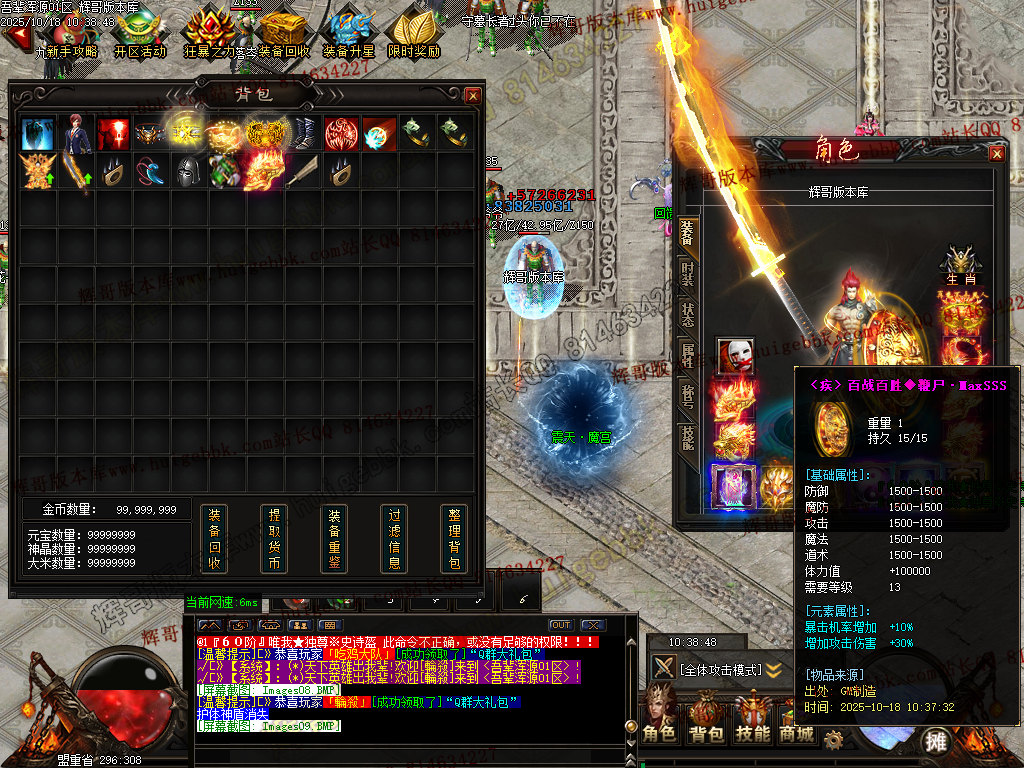Image resolution: width=1024 pixels, height=768 pixels.
Task: Select the dark helmet in backpack
Action: tap(188, 171)
